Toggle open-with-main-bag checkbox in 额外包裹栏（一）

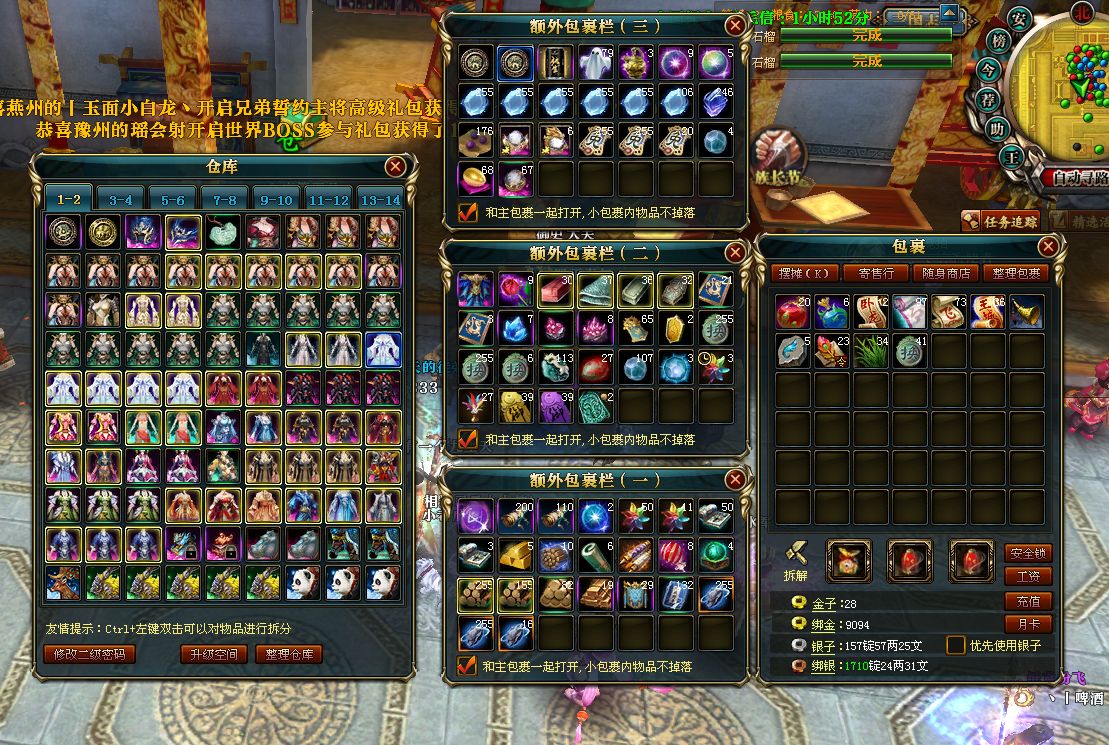467,666
